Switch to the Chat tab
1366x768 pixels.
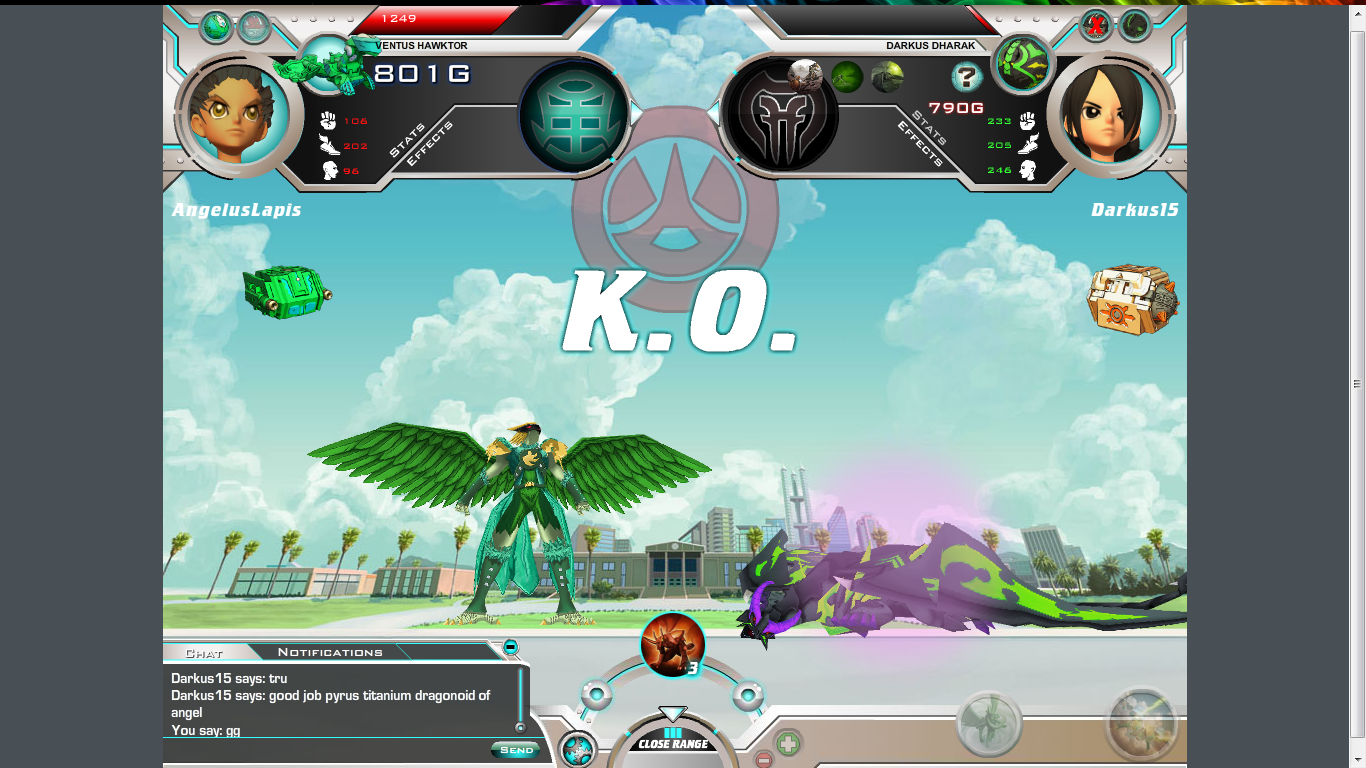(204, 653)
